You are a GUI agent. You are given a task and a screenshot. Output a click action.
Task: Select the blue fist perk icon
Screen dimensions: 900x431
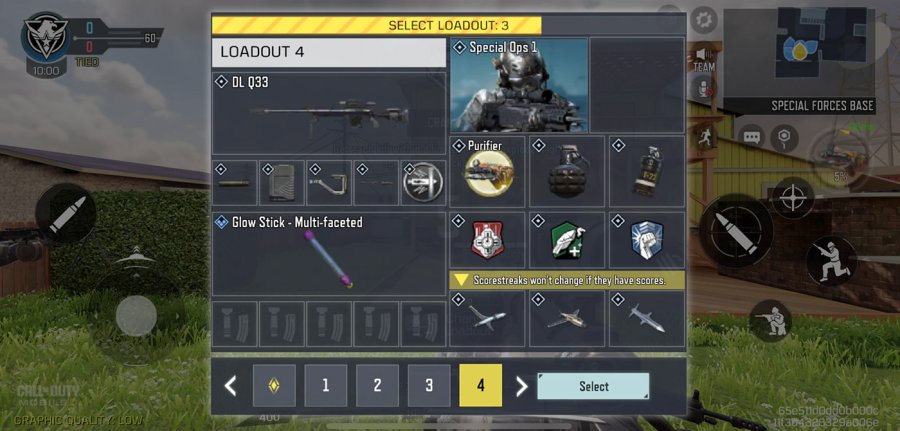click(x=646, y=240)
